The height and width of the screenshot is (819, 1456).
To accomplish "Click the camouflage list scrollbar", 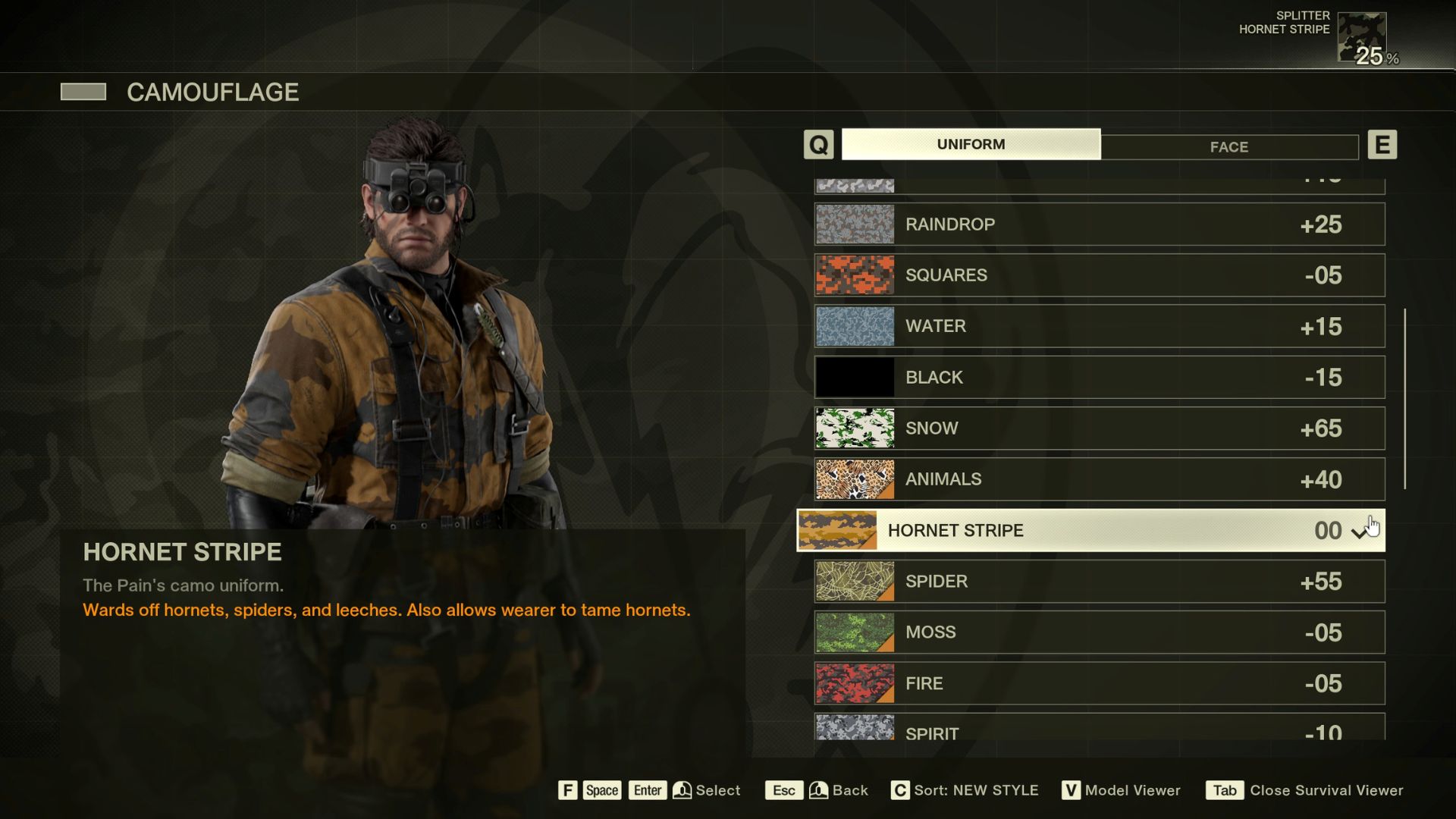I will coord(1404,398).
